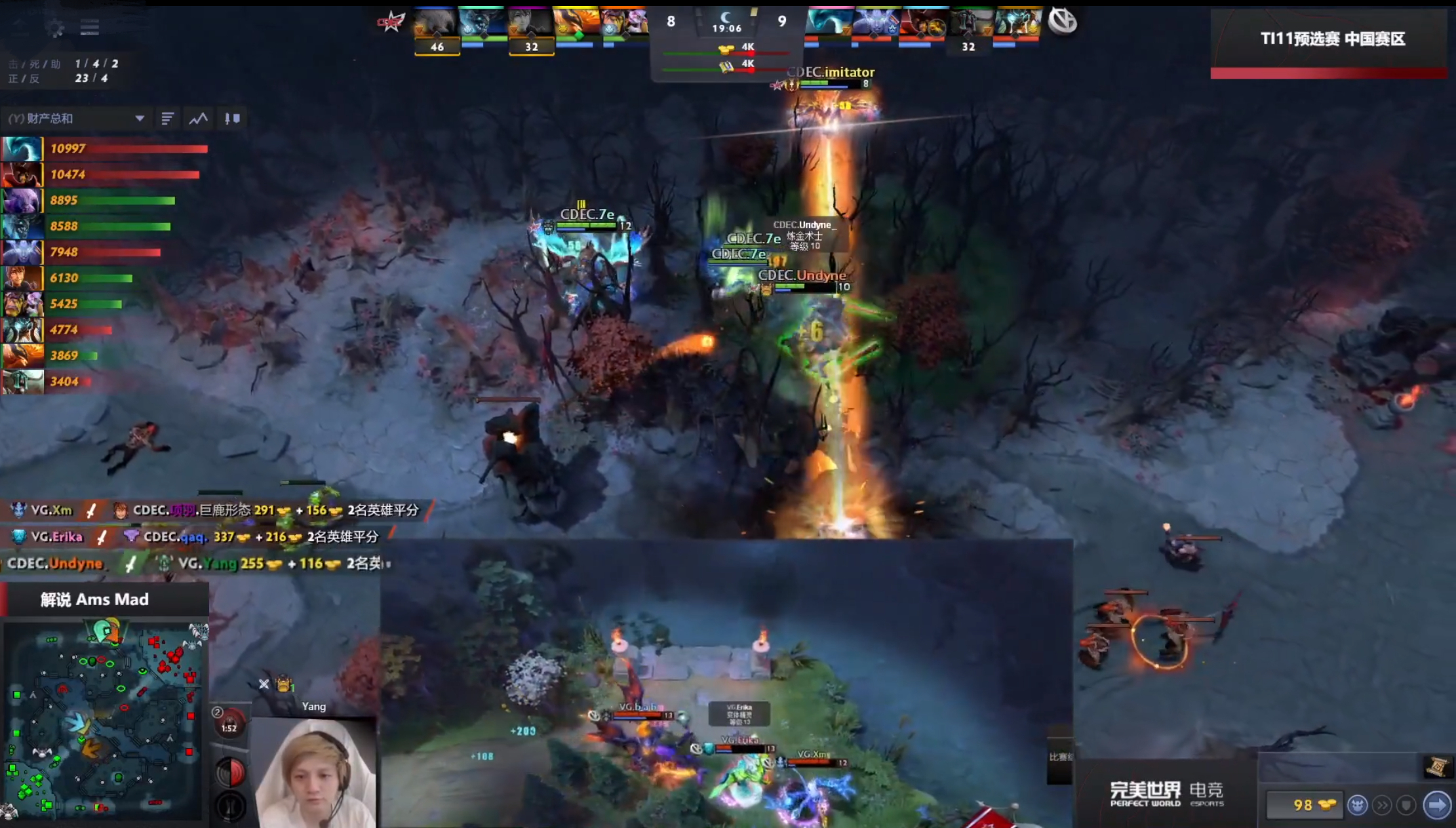
Task: Select the 解说 Ams Mad caster tab
Action: click(x=95, y=599)
